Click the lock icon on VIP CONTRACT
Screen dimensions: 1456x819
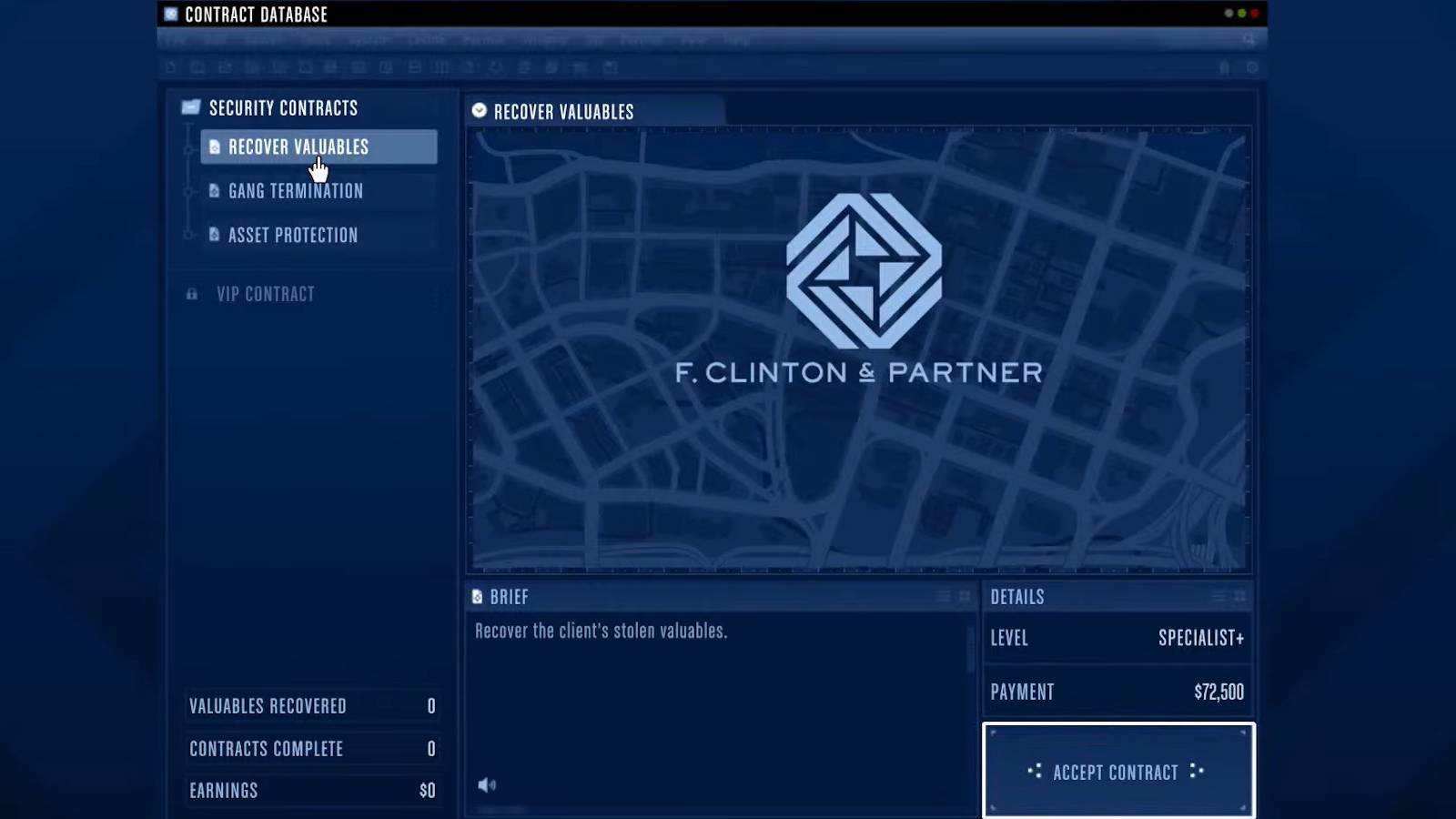pyautogui.click(x=191, y=294)
